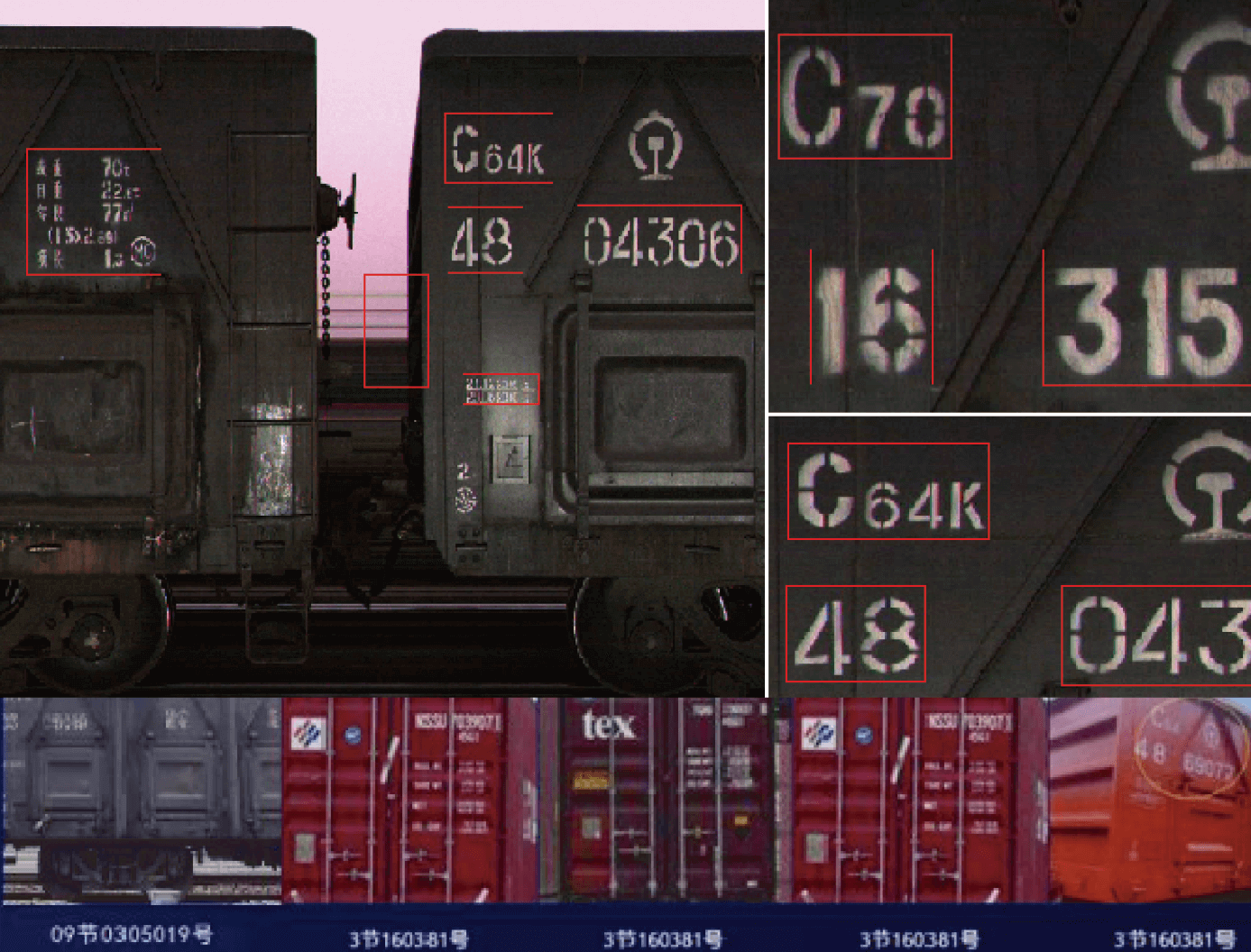Open the maroon 'tex' container thumbnail

point(666,800)
